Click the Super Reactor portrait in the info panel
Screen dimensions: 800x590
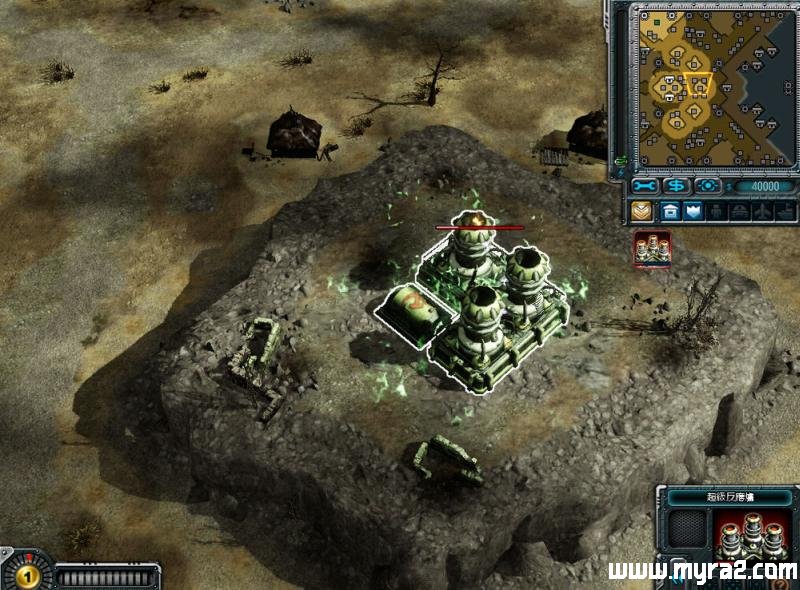coord(748,533)
